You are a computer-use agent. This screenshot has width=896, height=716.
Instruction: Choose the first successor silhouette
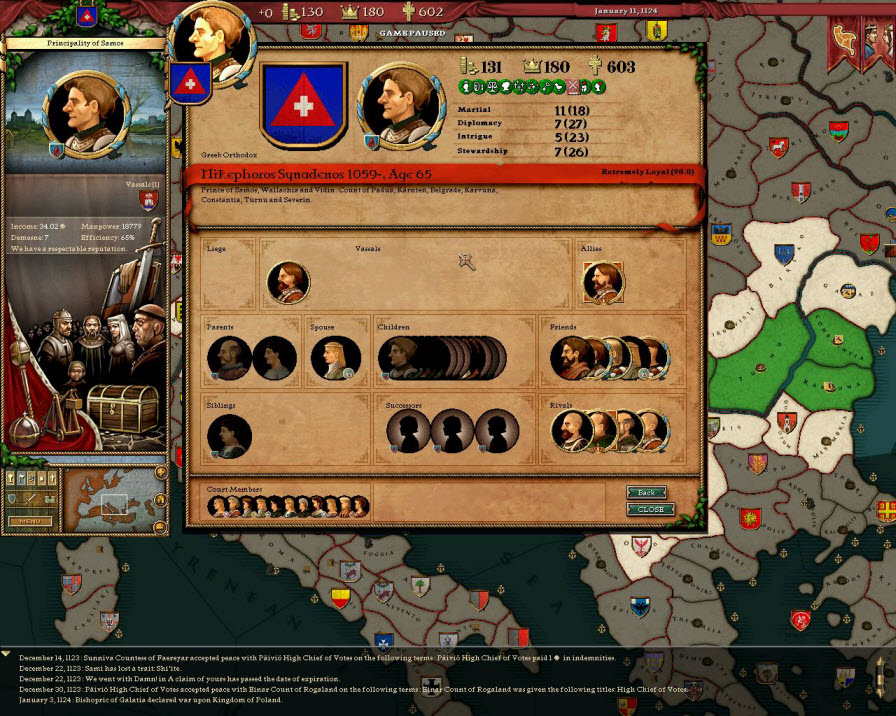(x=408, y=431)
